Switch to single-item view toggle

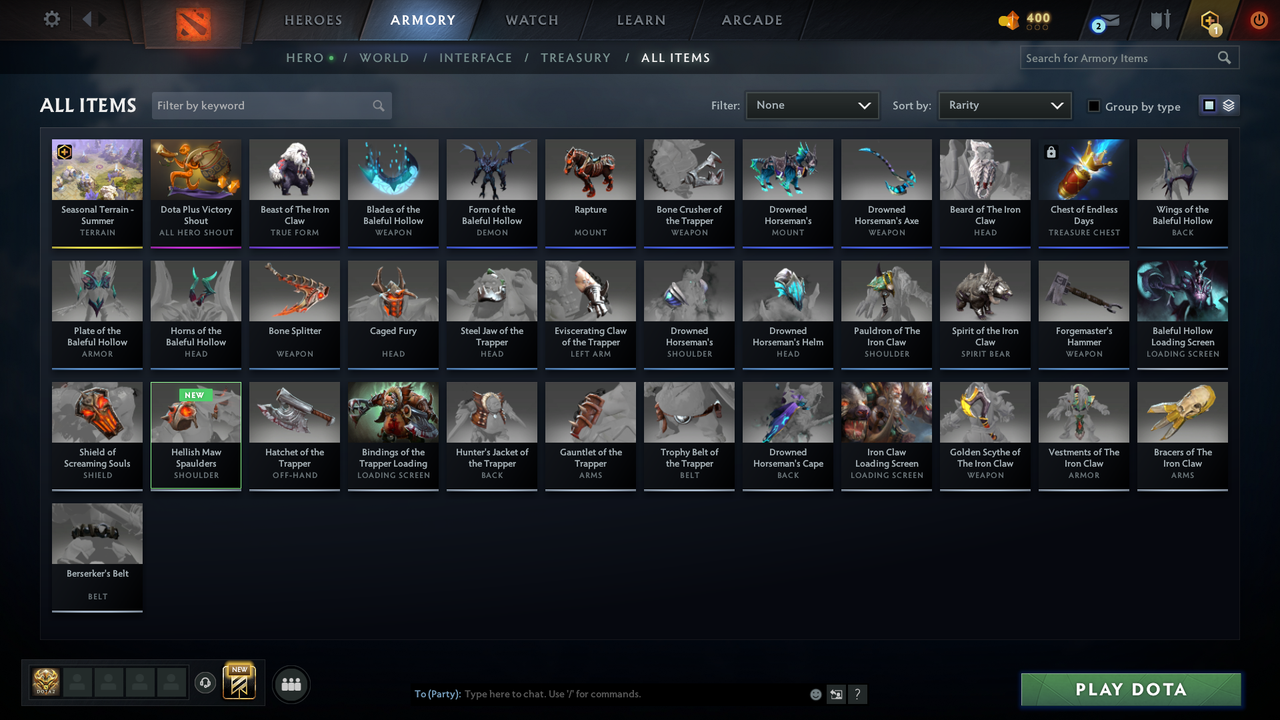pyautogui.click(x=1209, y=103)
